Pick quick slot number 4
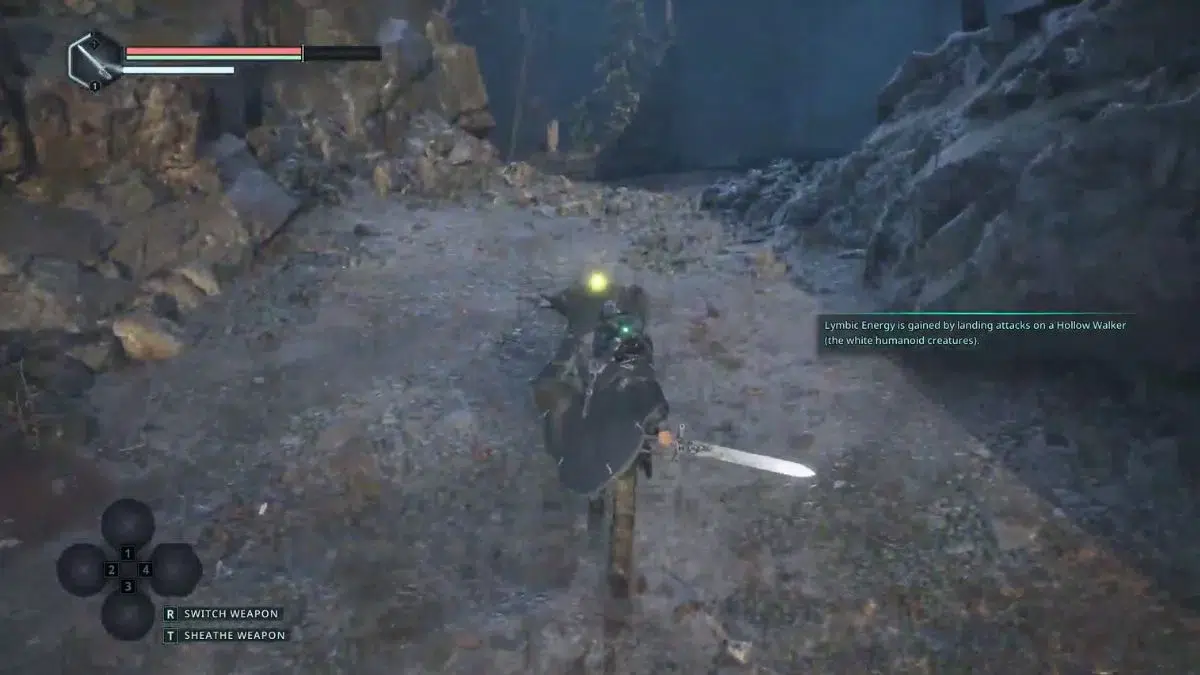 (x=174, y=570)
